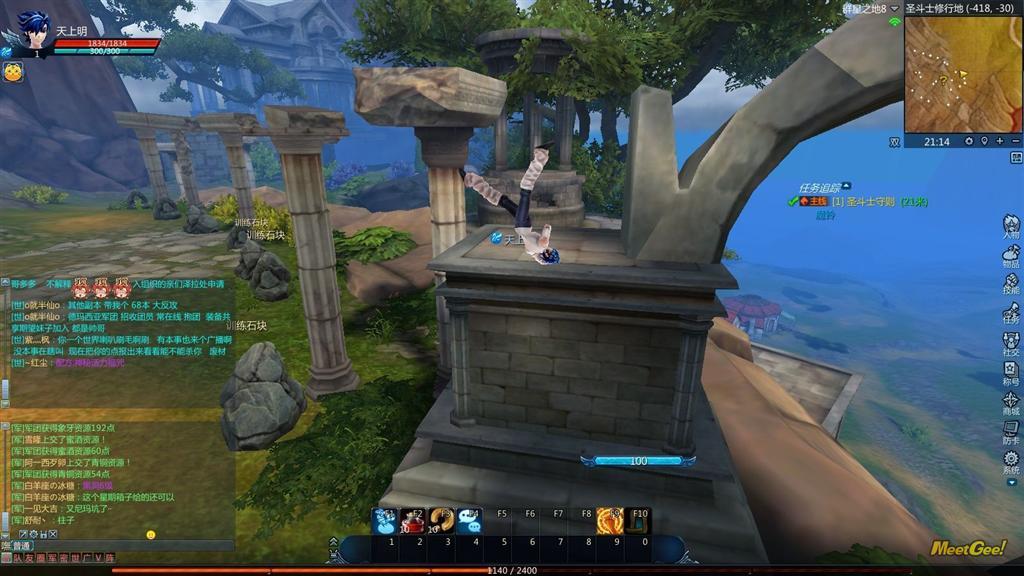Click the minimap
Screen dimensions: 1024x576
point(963,75)
